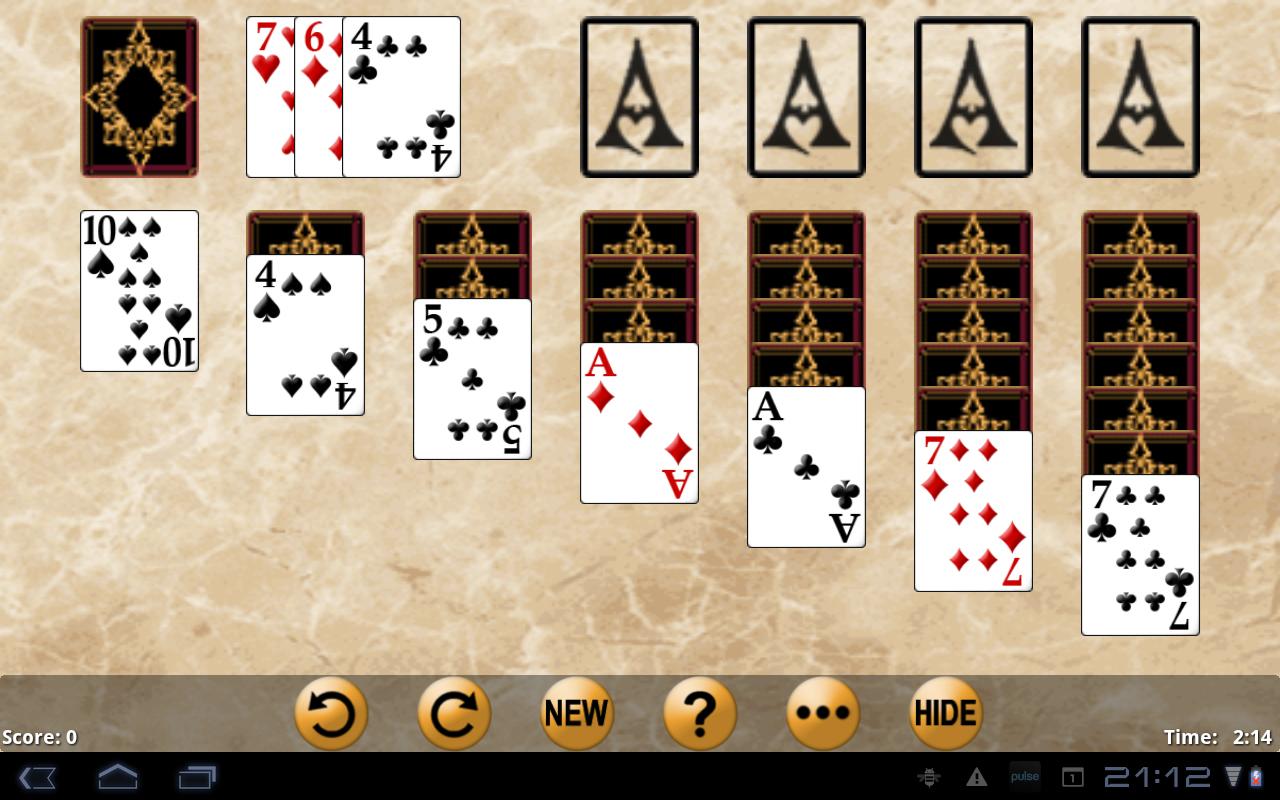Select the Ace of Diamonds
1280x800 pixels.
639,420
